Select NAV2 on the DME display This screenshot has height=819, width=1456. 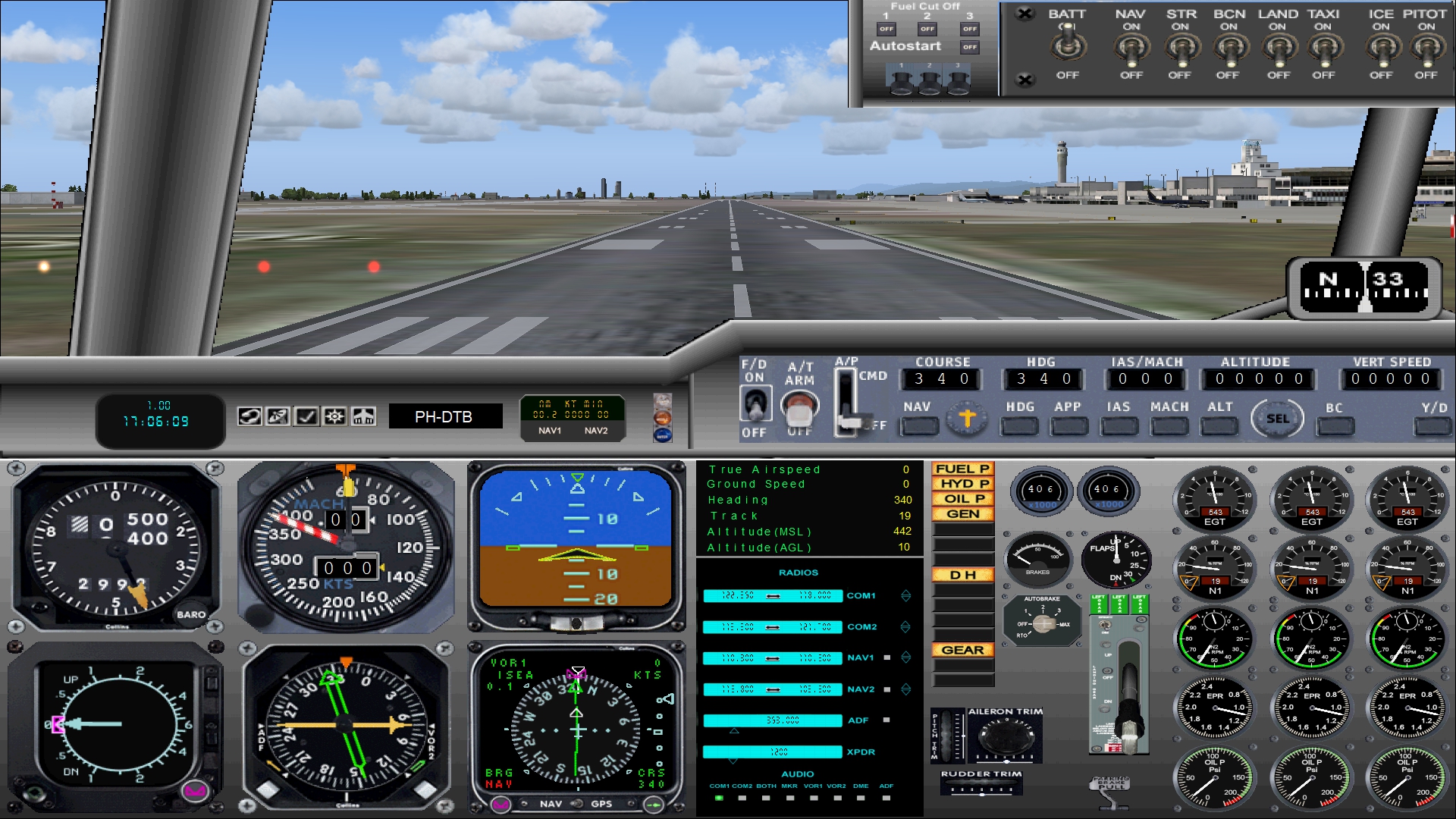pyautogui.click(x=595, y=431)
